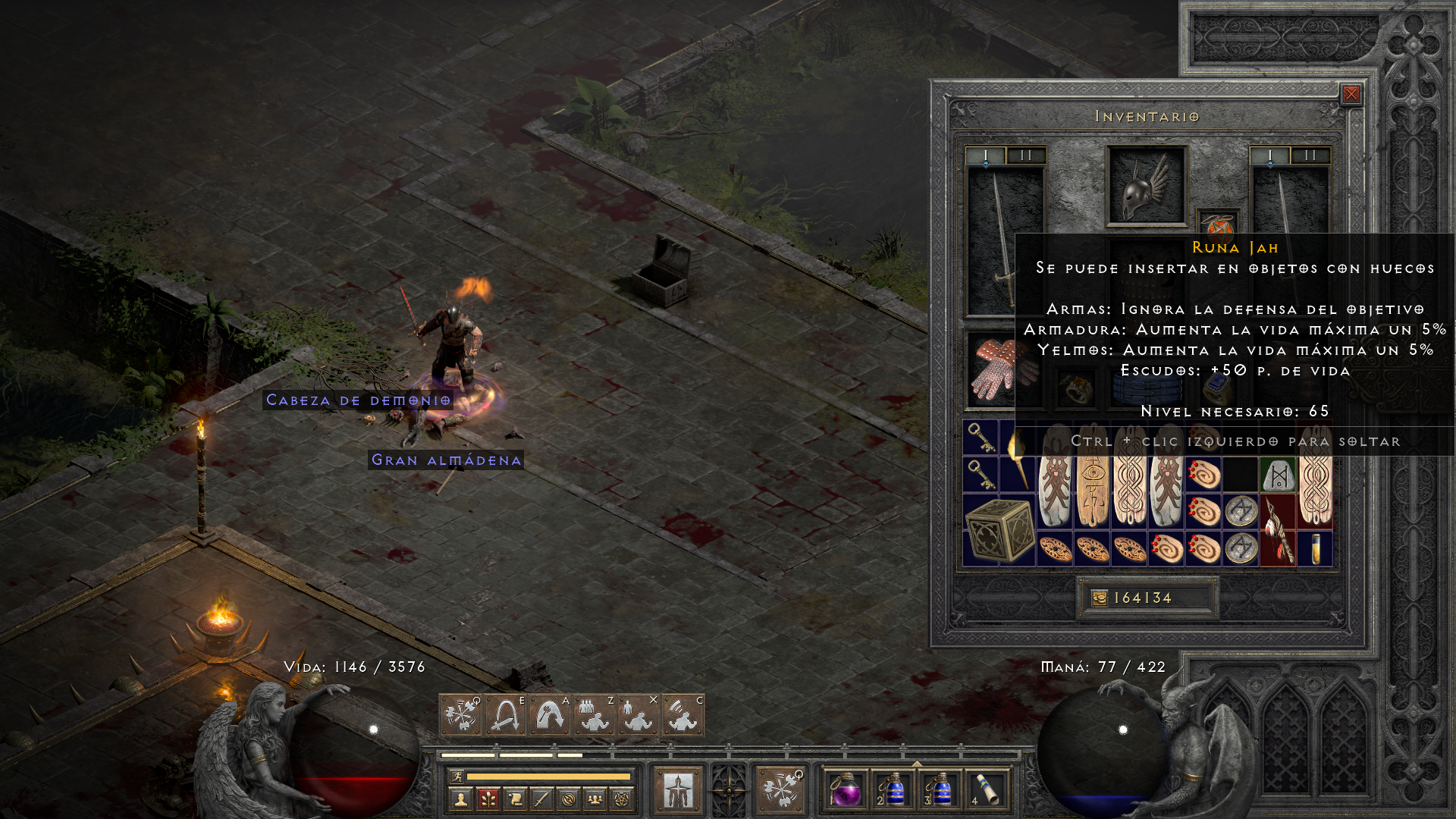Select the Jah rune in the inventory grid
Screen dimensions: 1456x819
coord(1279,475)
